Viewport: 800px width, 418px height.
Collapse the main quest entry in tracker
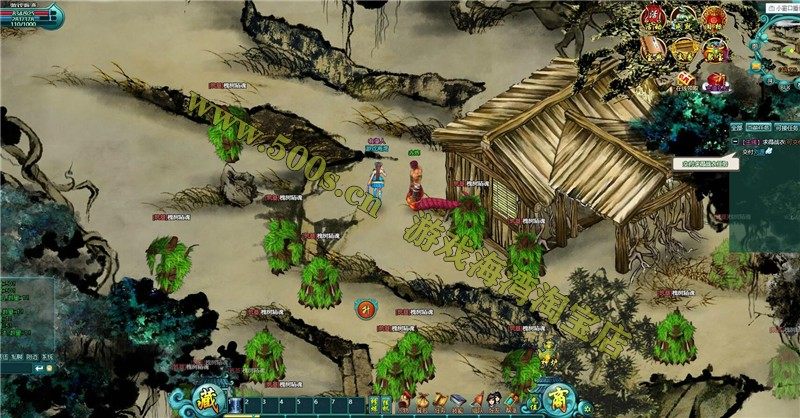click(x=735, y=142)
